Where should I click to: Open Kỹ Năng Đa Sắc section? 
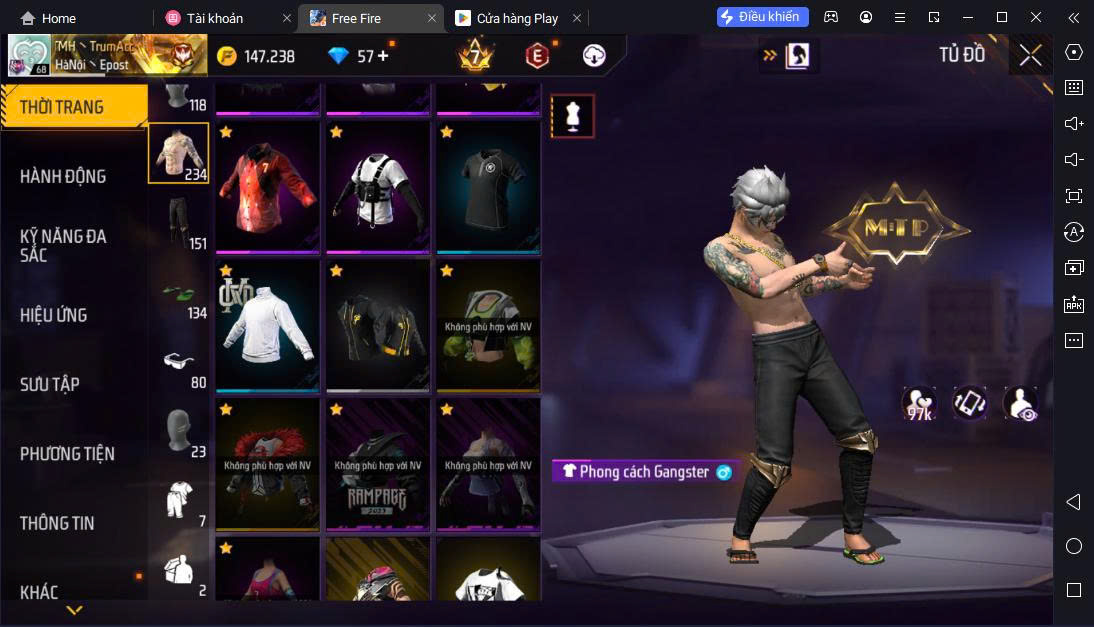point(63,245)
